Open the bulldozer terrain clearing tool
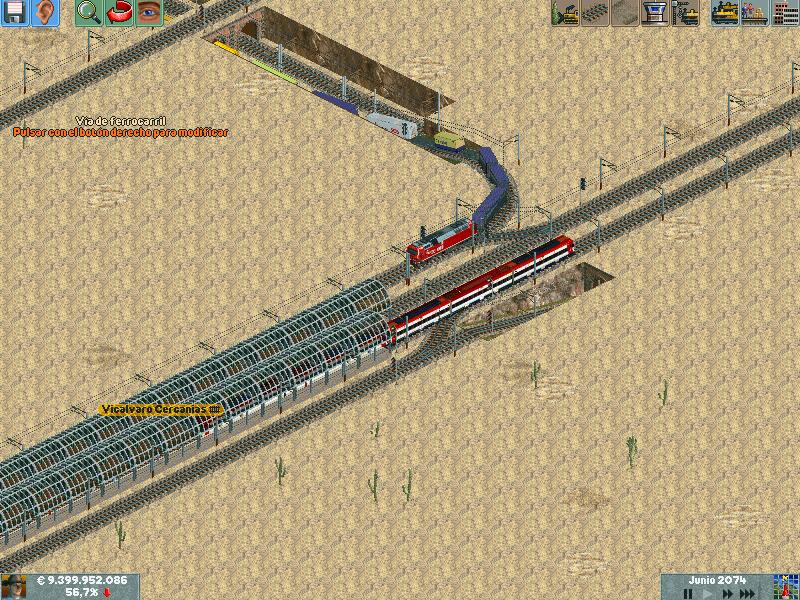 point(565,13)
